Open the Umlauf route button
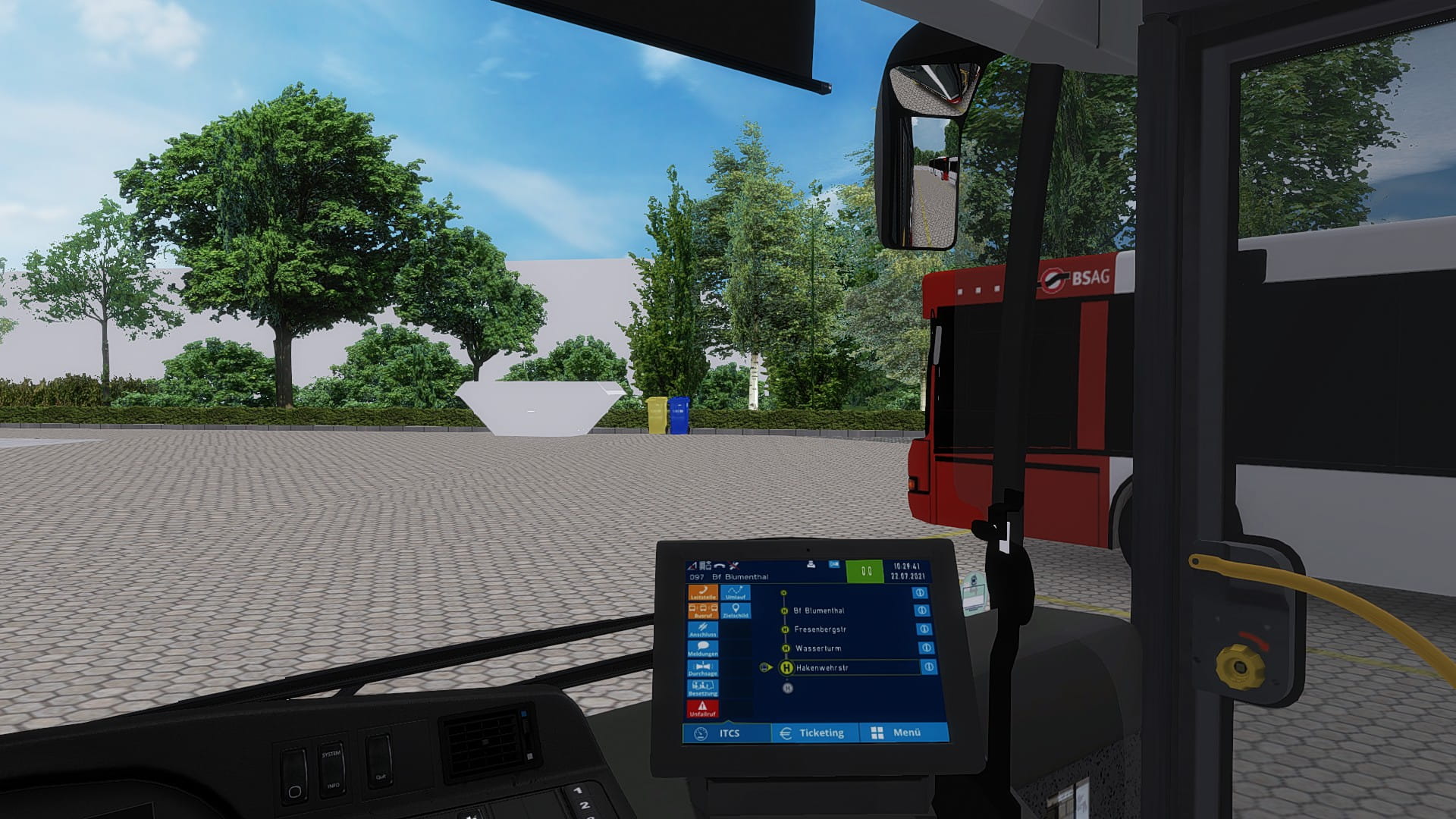The width and height of the screenshot is (1456, 819). coord(736,592)
